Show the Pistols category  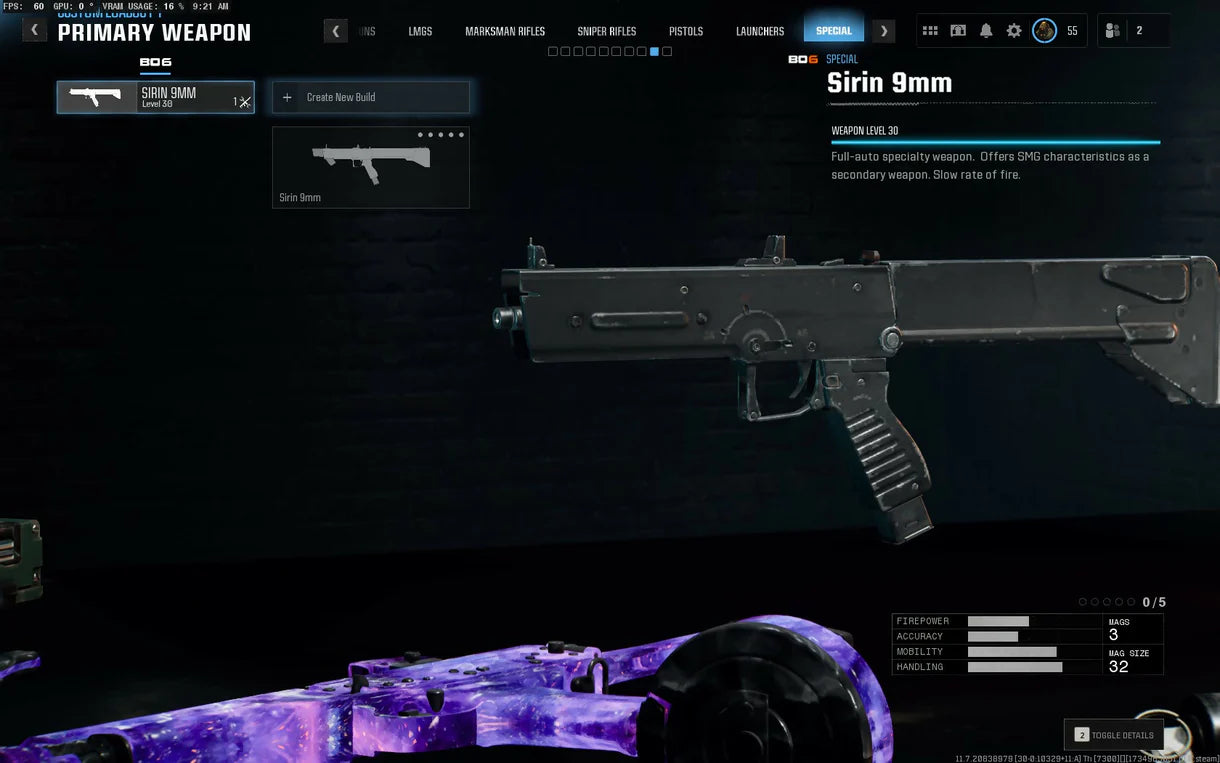click(686, 31)
